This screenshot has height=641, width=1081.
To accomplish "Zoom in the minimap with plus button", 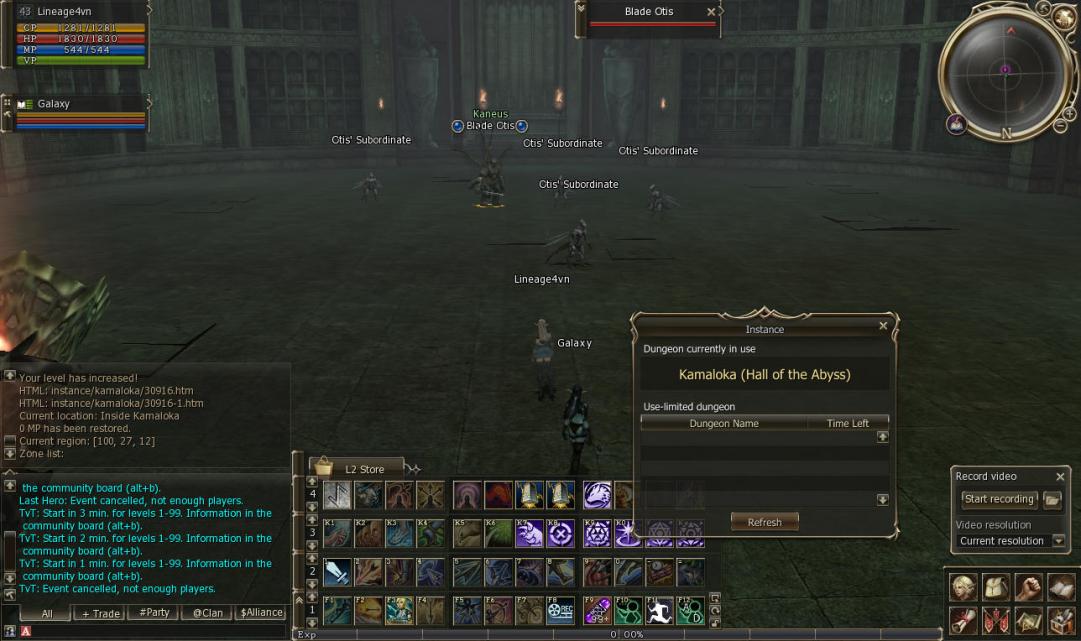I will 1069,114.
